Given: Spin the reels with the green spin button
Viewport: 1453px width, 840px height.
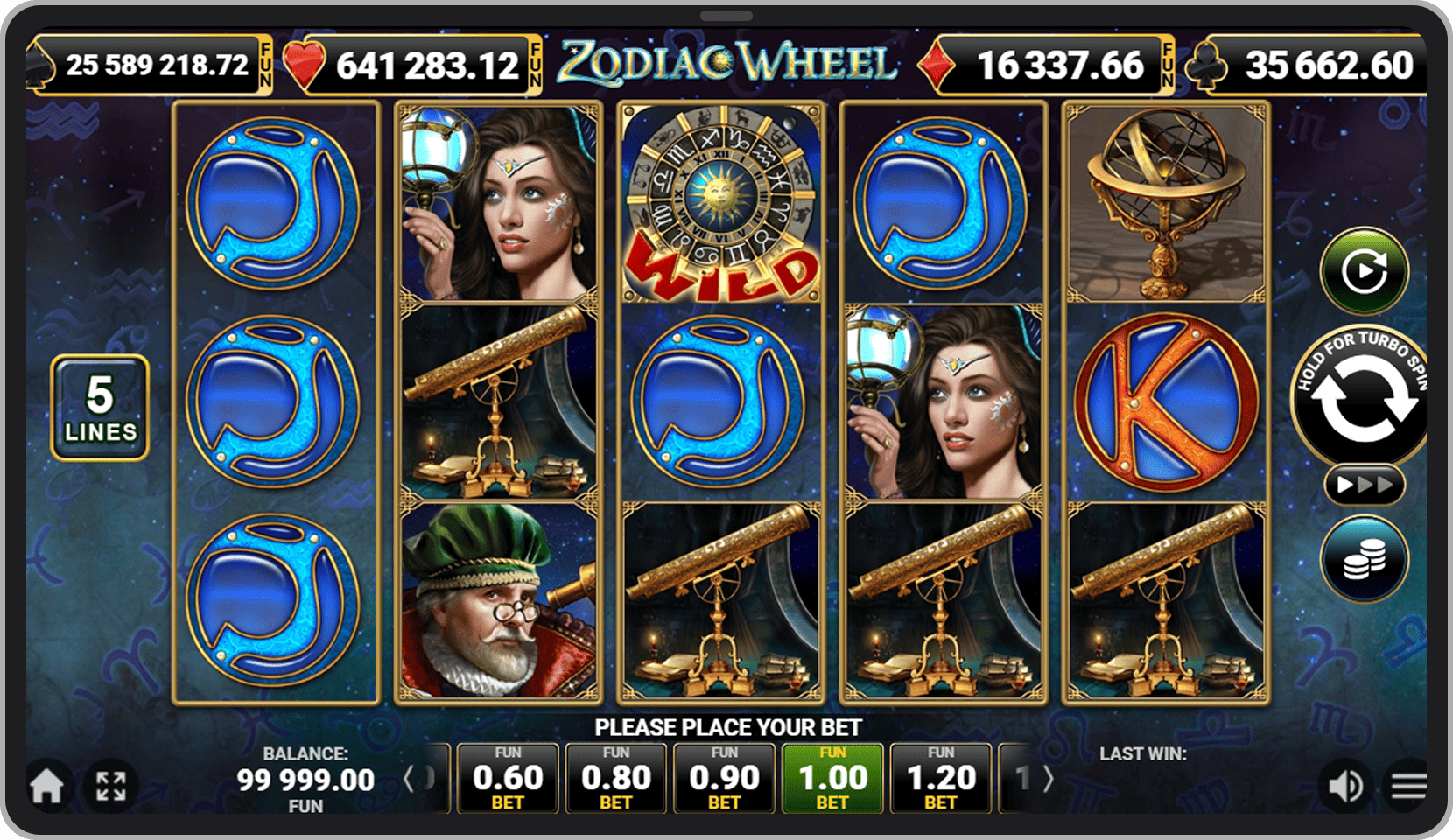Looking at the screenshot, I should click(x=1365, y=271).
